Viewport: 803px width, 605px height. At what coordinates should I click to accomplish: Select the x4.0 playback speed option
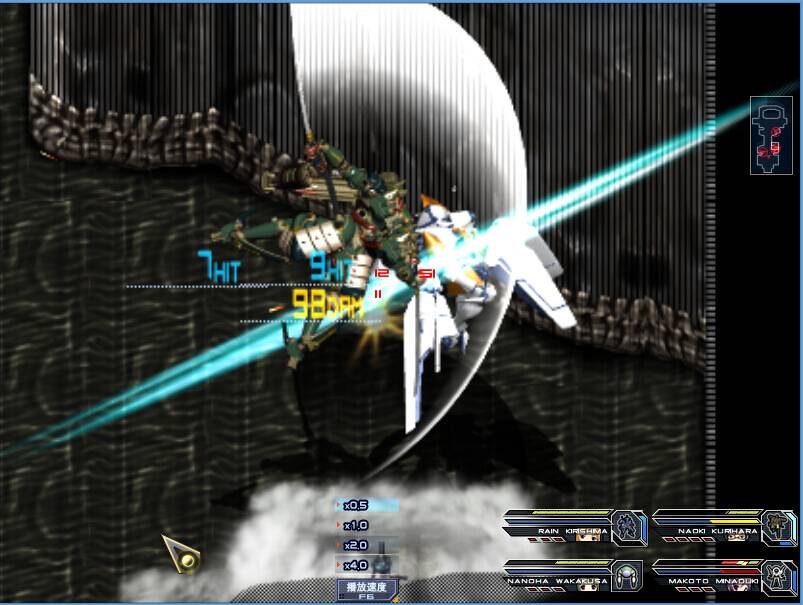tap(357, 566)
